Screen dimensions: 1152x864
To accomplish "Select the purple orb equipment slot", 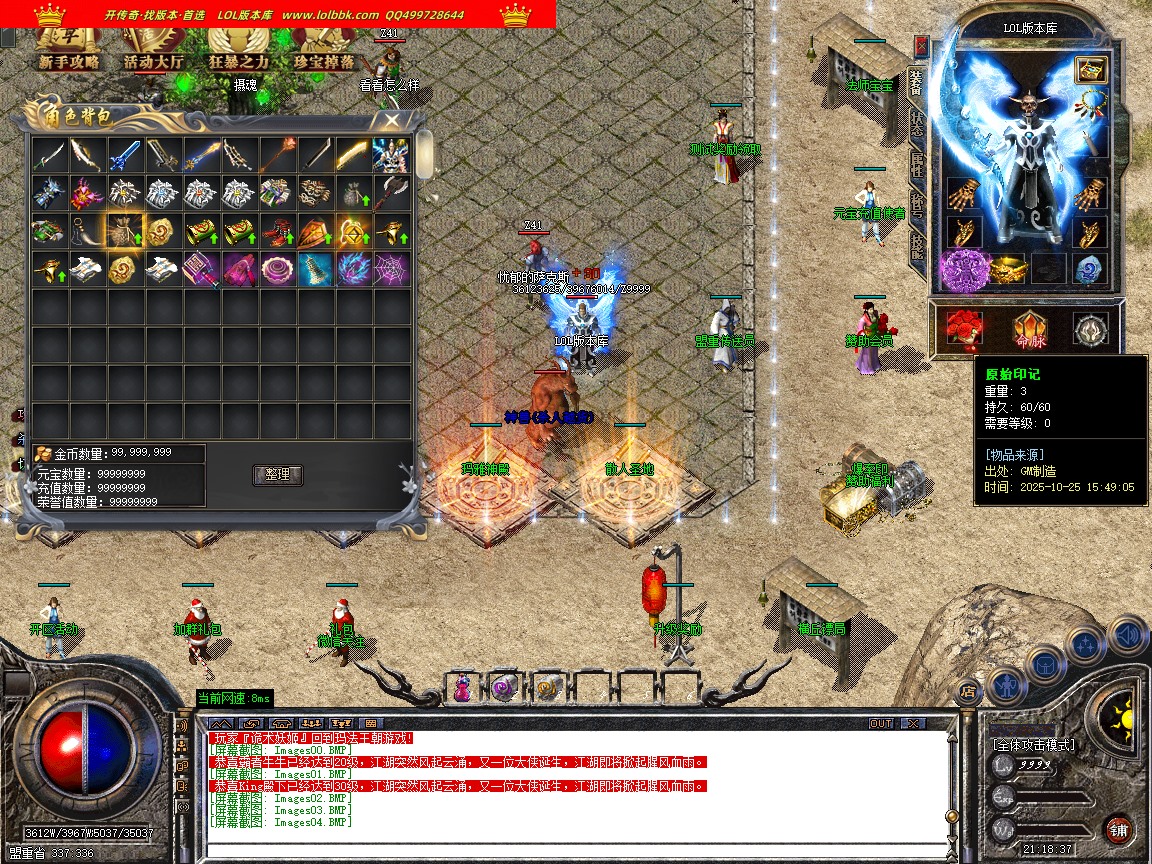I will click(964, 270).
